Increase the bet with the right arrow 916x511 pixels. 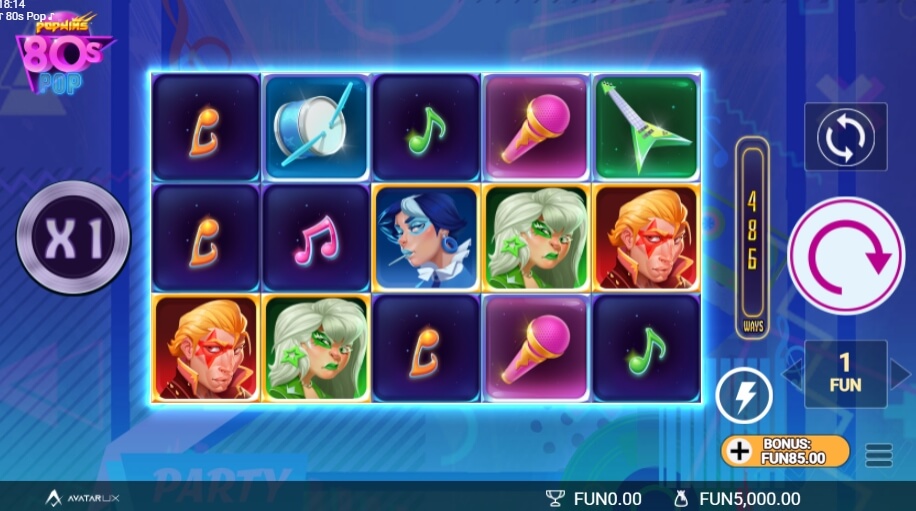click(900, 374)
